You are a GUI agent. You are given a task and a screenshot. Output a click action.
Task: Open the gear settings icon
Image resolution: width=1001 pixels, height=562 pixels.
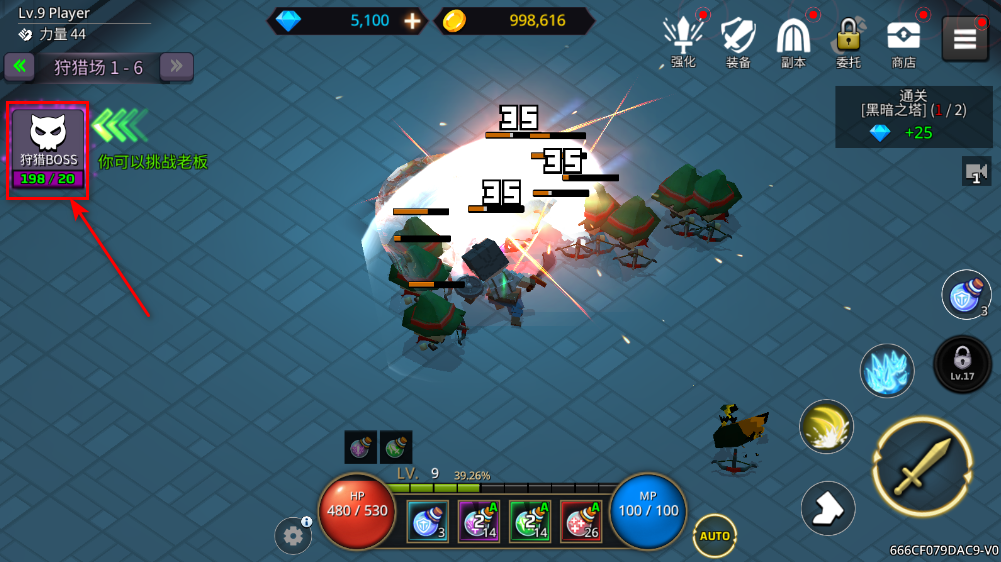click(293, 536)
